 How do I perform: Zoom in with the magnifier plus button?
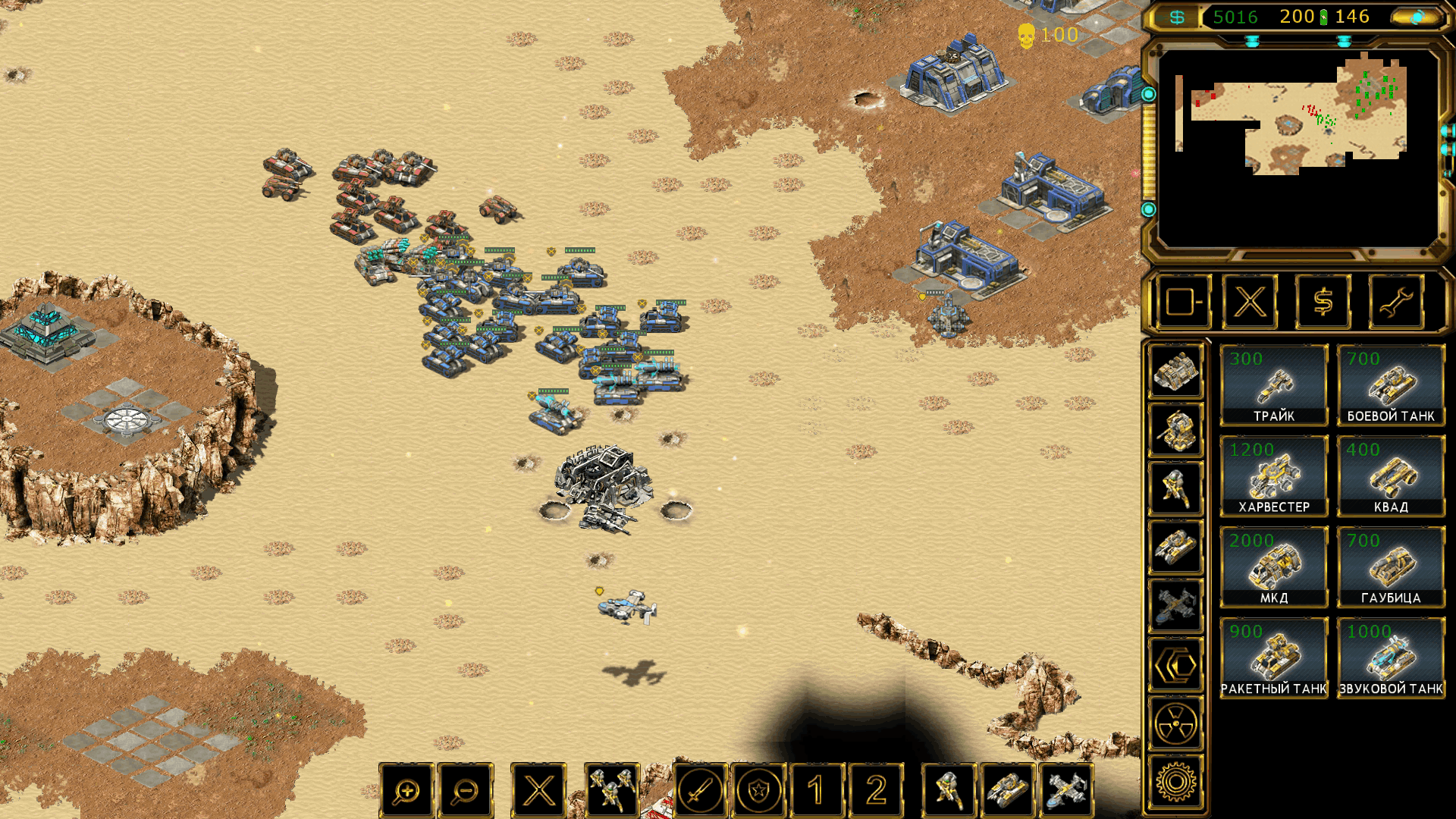pos(407,791)
